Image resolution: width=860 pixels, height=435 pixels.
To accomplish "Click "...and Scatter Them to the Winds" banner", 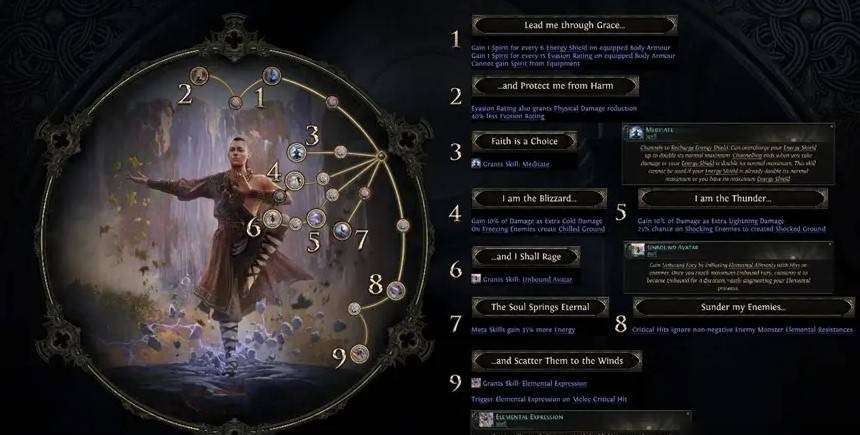I will coord(556,360).
